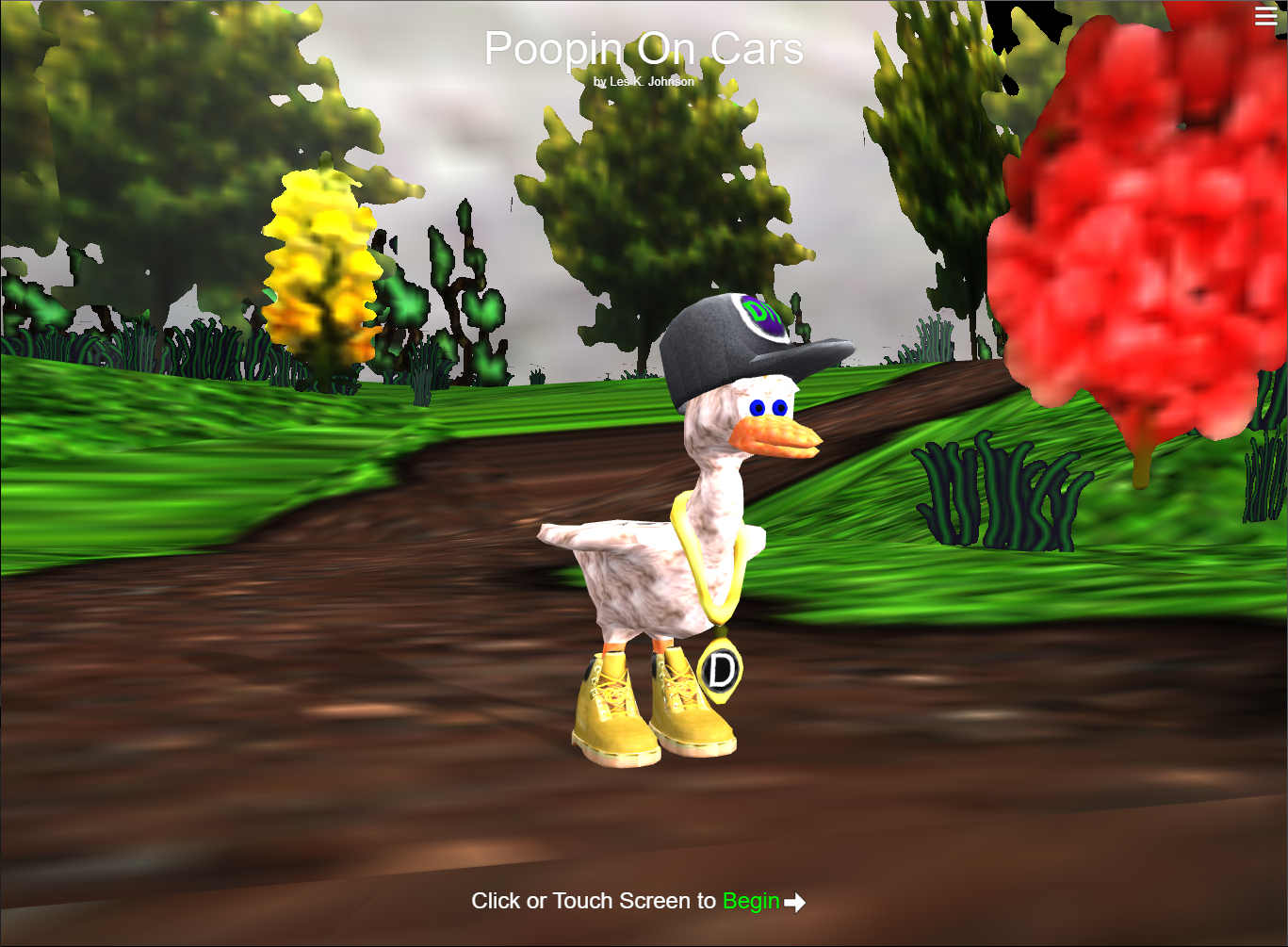Click the white arrow beside Begin

pyautogui.click(x=795, y=903)
